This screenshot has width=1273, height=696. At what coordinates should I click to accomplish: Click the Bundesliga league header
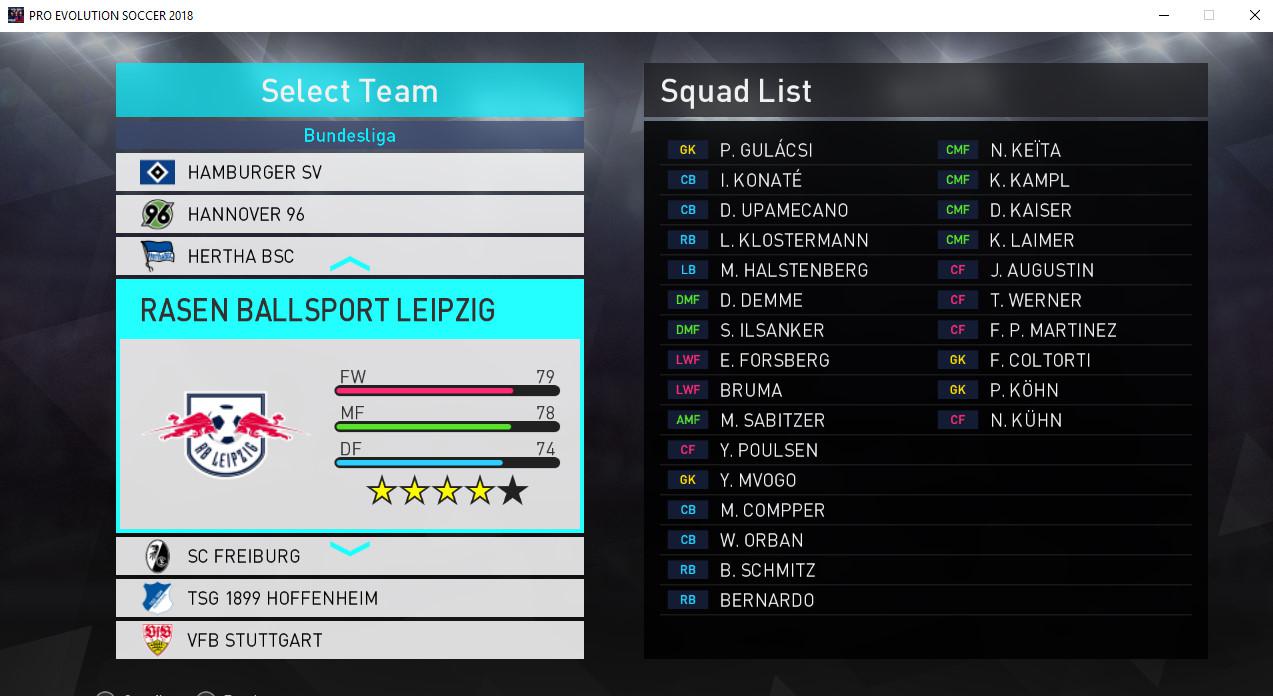tap(349, 135)
